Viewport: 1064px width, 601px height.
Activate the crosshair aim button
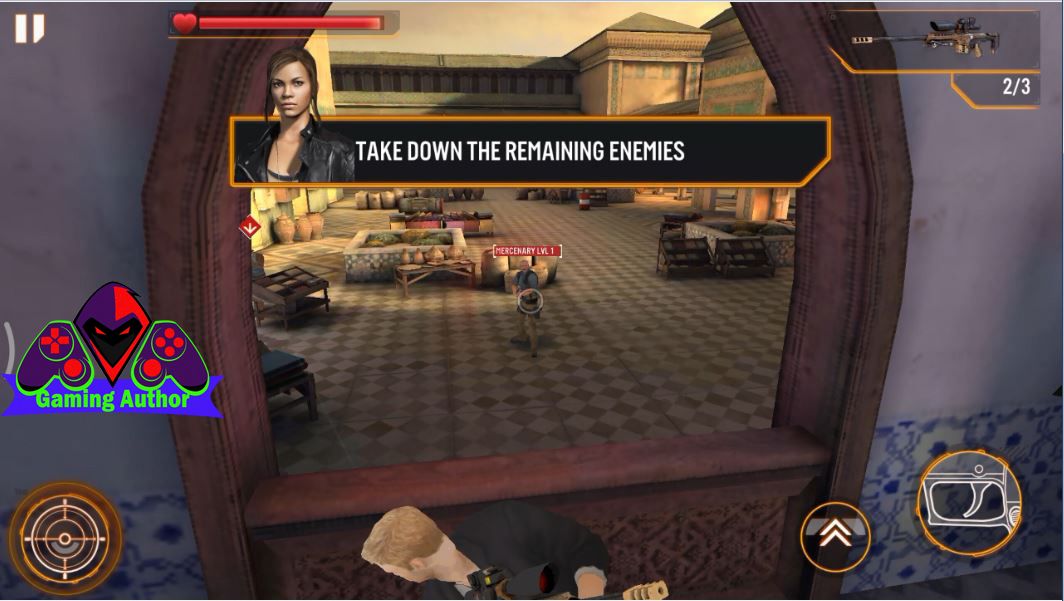(x=65, y=538)
